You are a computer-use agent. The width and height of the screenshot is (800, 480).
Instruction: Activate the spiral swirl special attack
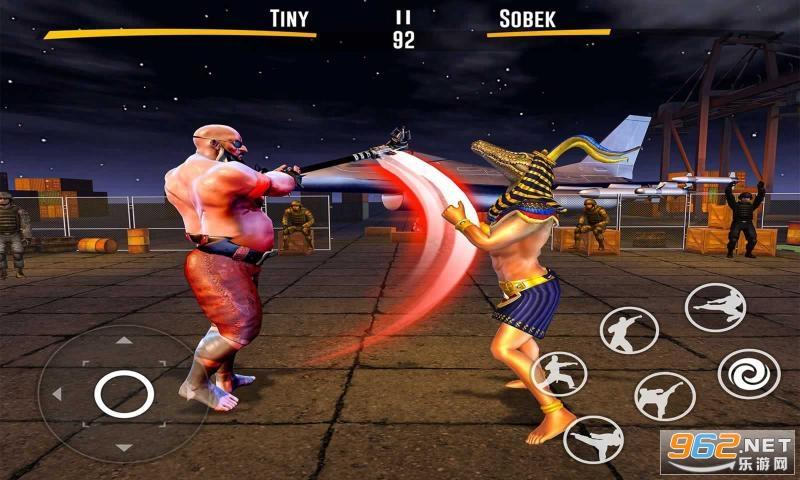(x=749, y=373)
